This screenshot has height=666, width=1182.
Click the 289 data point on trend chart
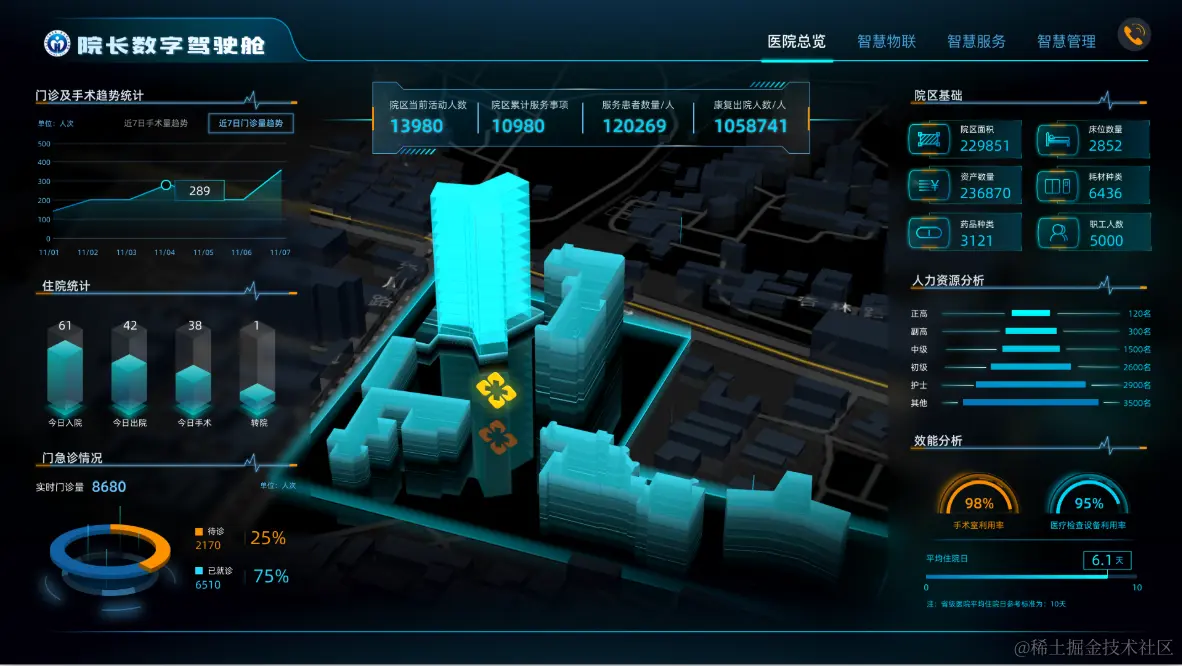click(x=166, y=185)
